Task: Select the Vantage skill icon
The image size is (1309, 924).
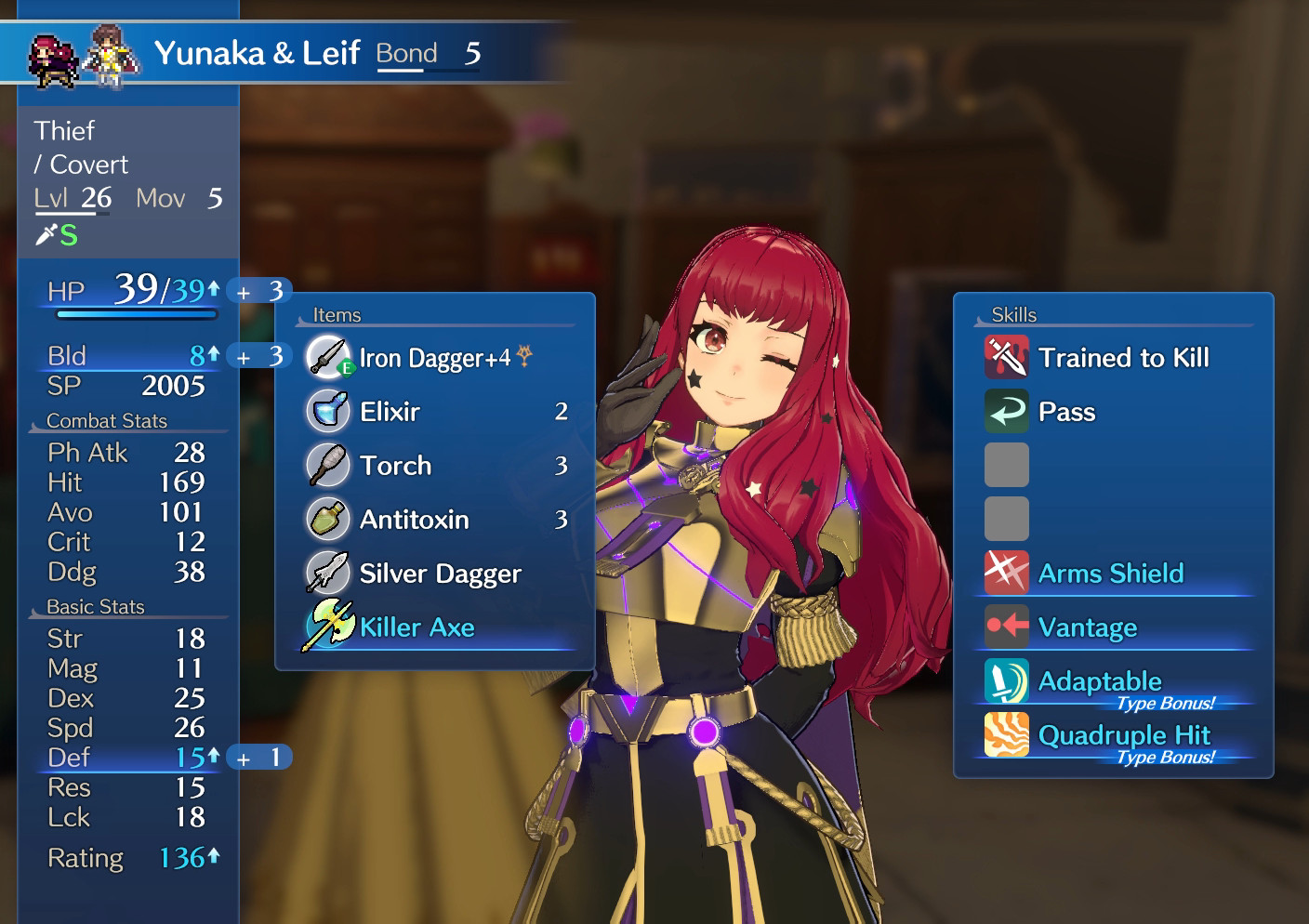Action: tap(1007, 627)
